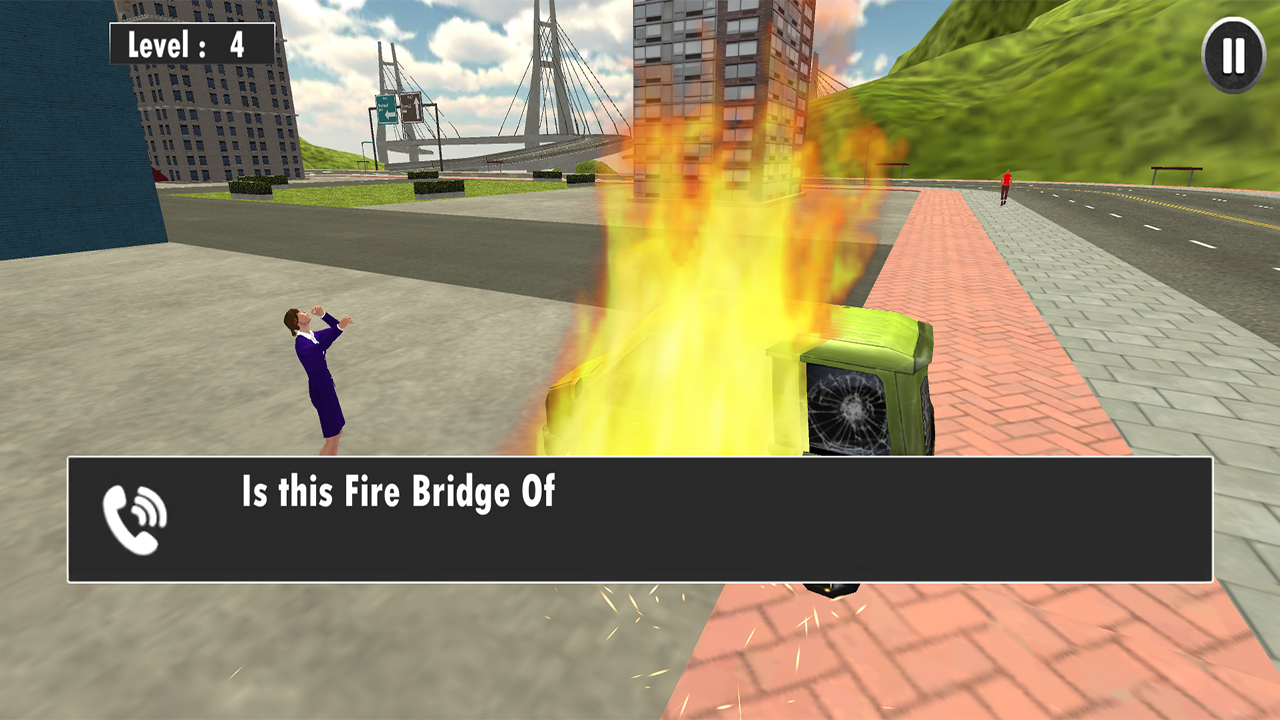Open the dialog message bar
The width and height of the screenshot is (1280, 720).
pyautogui.click(x=640, y=520)
